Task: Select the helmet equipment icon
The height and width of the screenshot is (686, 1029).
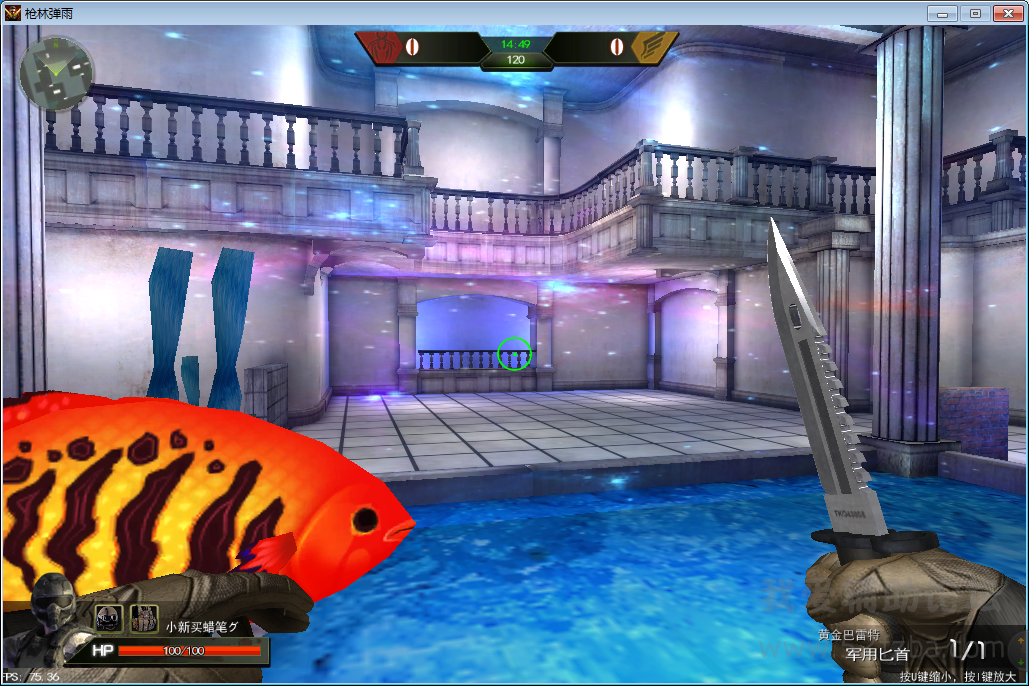Action: tap(108, 618)
